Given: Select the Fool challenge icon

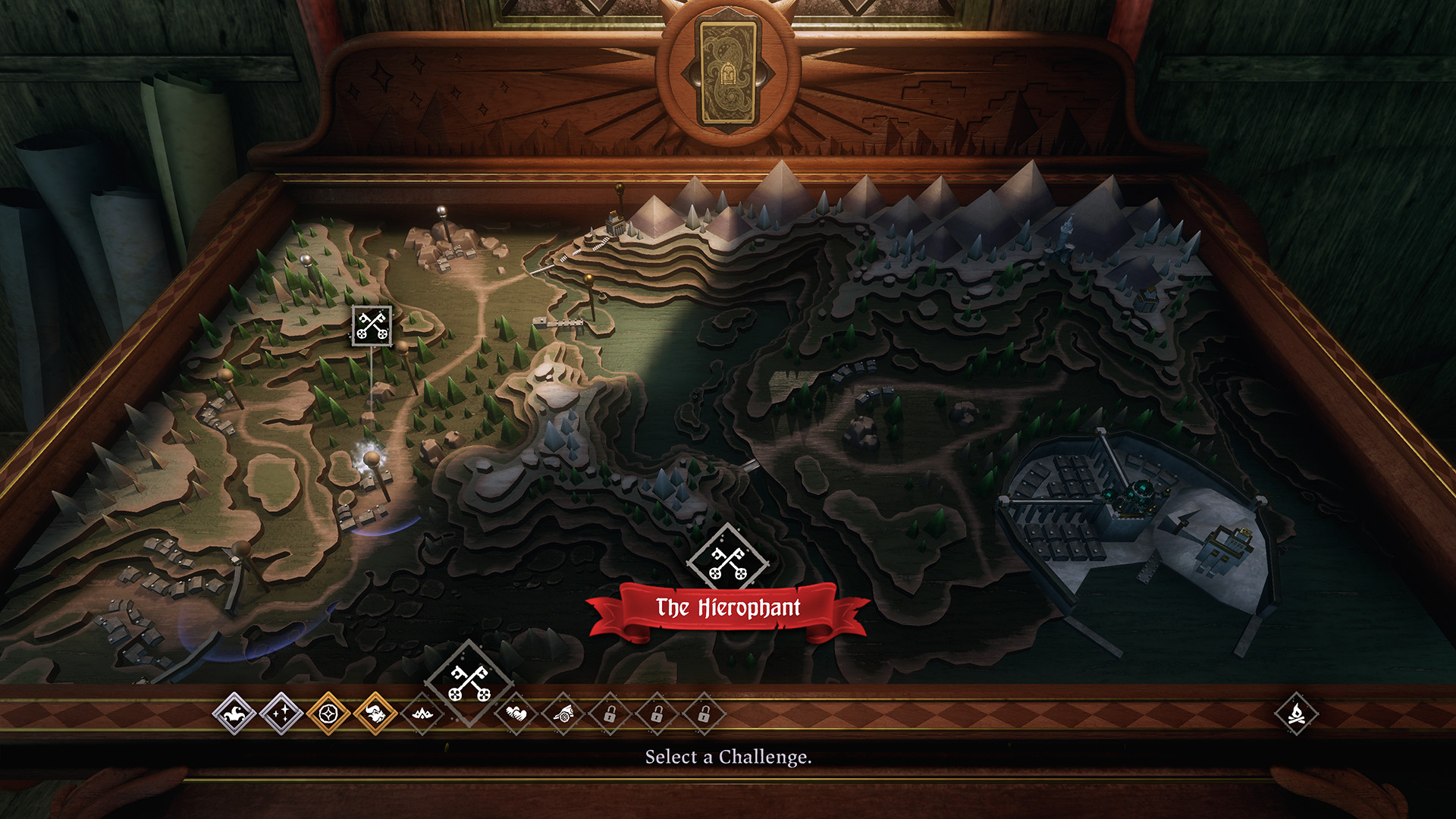Looking at the screenshot, I should (x=235, y=714).
